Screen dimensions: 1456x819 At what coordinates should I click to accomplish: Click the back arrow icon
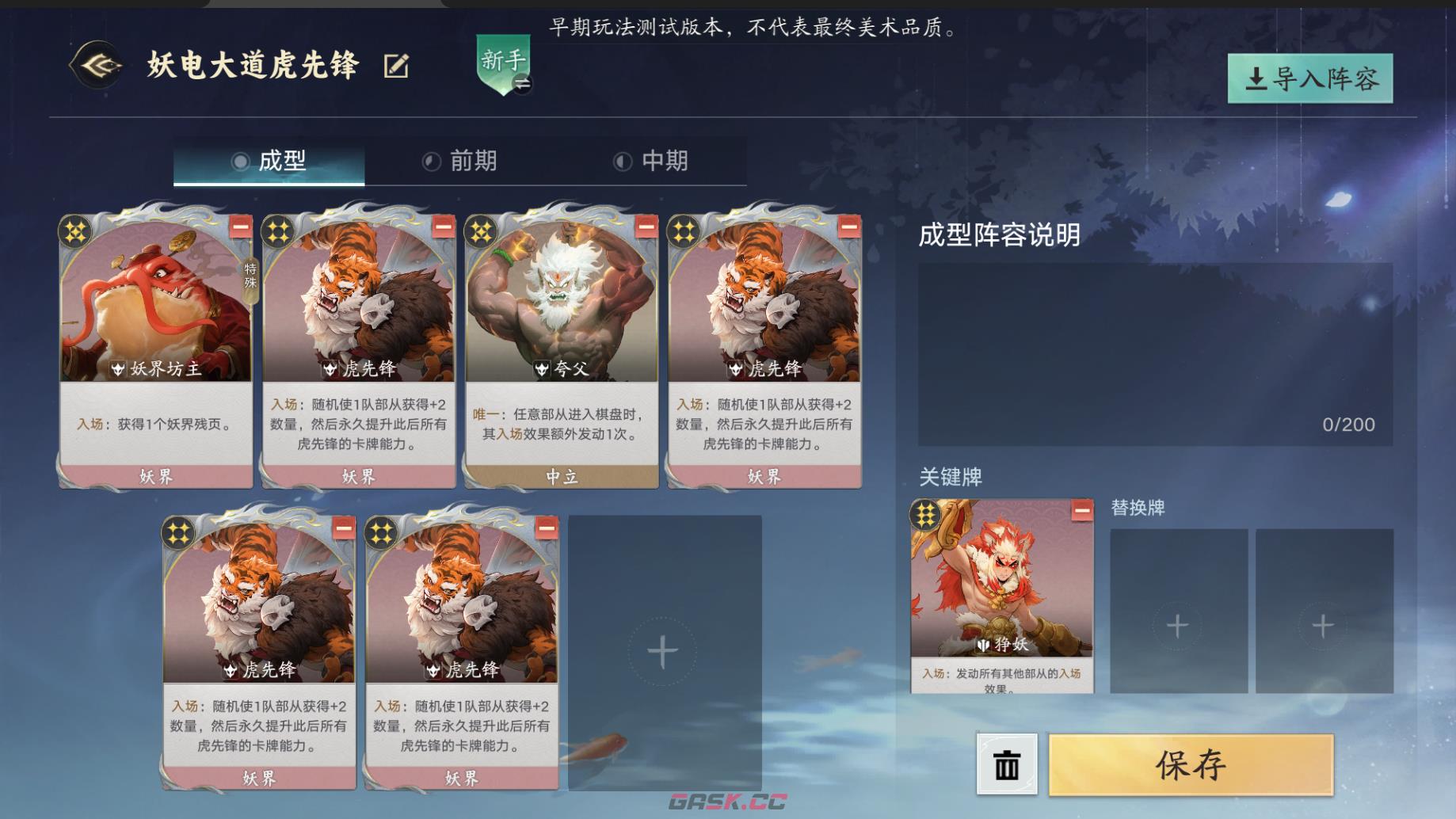[x=95, y=67]
